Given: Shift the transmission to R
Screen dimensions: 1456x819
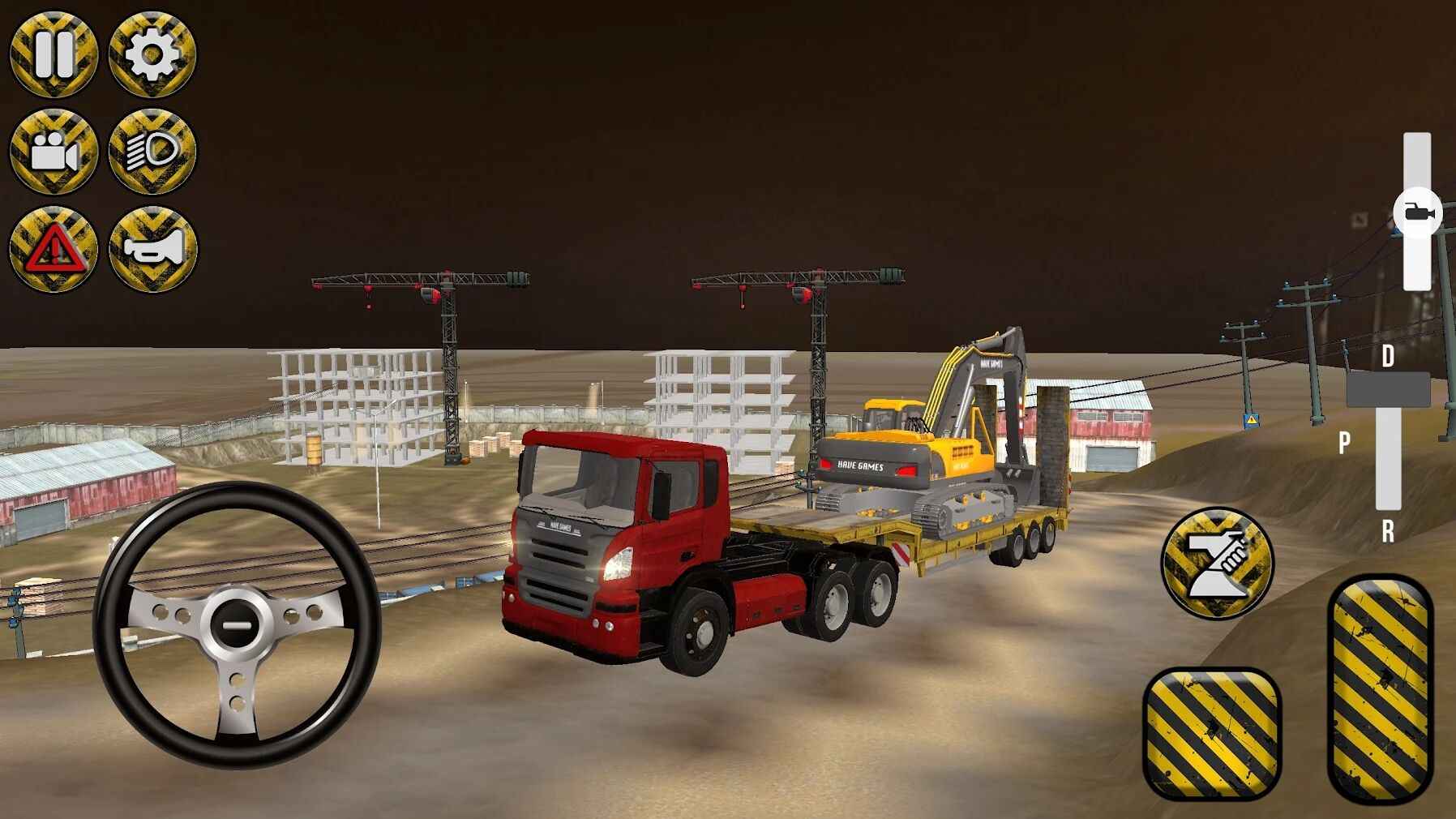Looking at the screenshot, I should pyautogui.click(x=1389, y=530).
